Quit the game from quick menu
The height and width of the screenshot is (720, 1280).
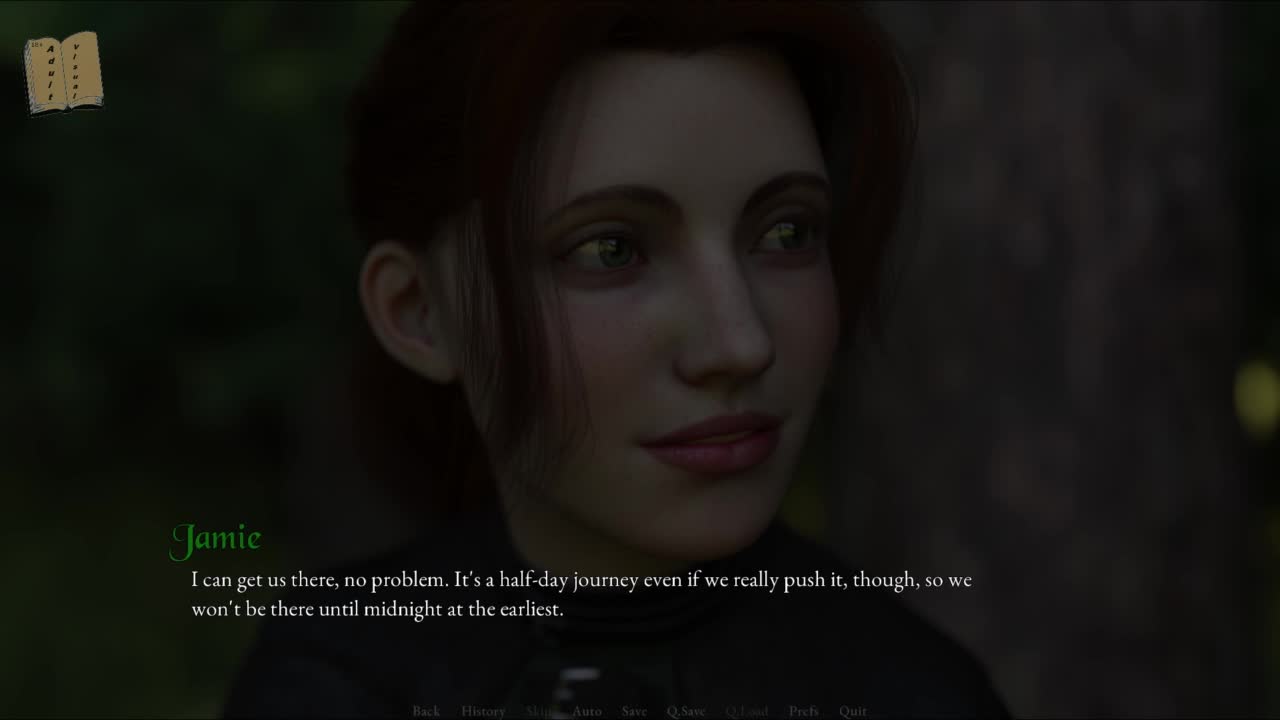click(853, 711)
